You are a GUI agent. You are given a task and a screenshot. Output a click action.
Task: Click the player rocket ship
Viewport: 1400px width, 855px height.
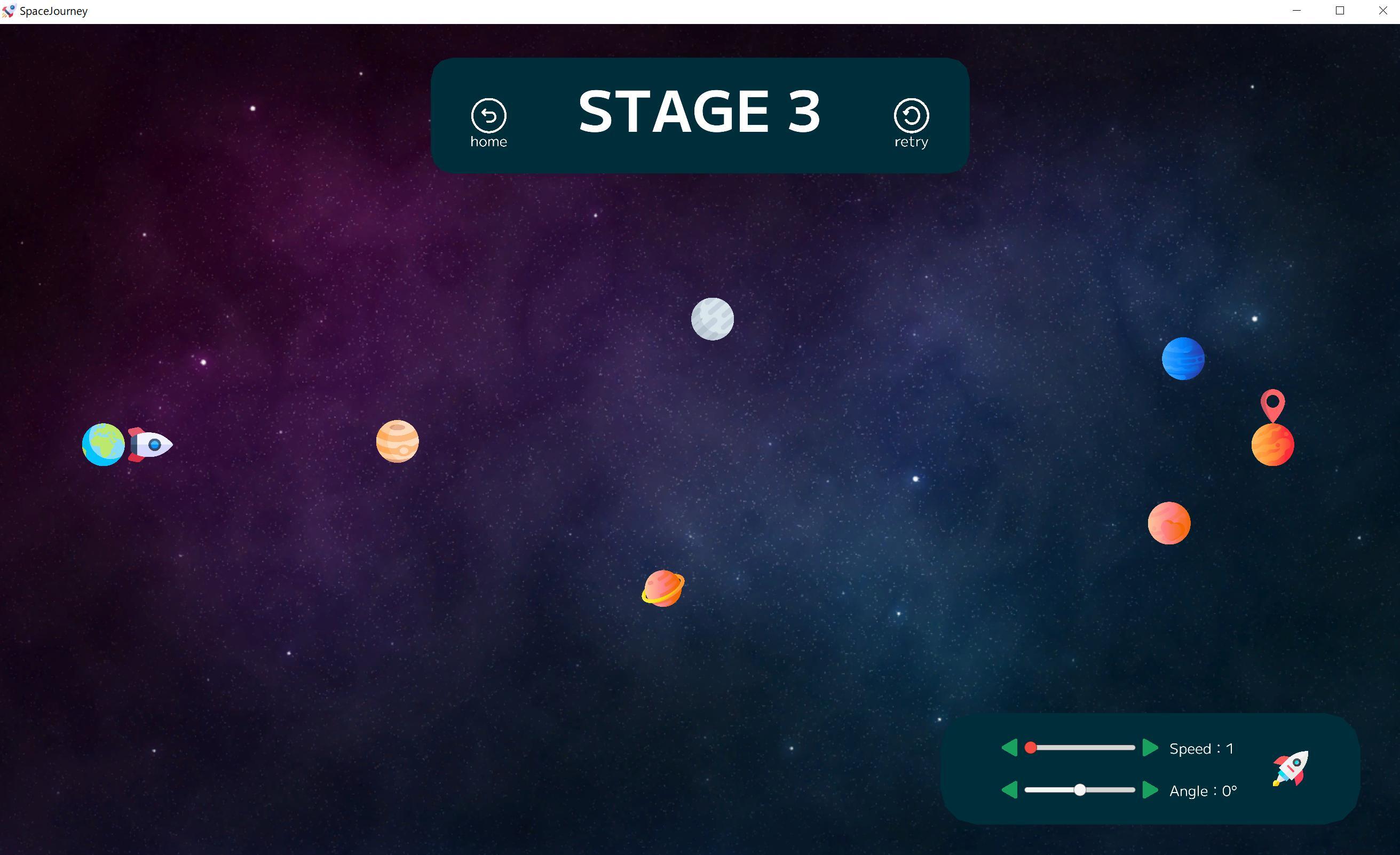pyautogui.click(x=150, y=445)
